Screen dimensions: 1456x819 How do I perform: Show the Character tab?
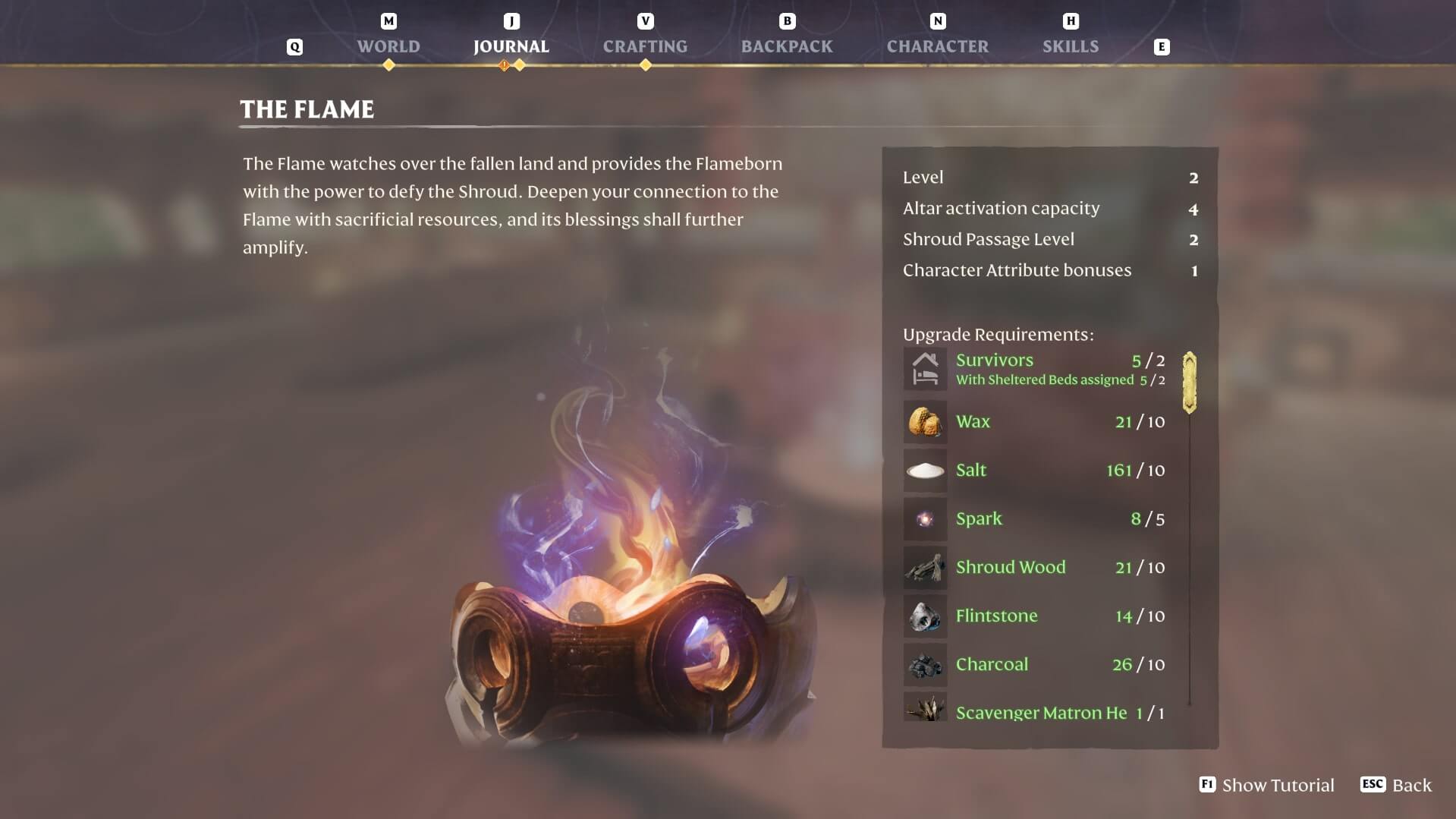point(937,46)
